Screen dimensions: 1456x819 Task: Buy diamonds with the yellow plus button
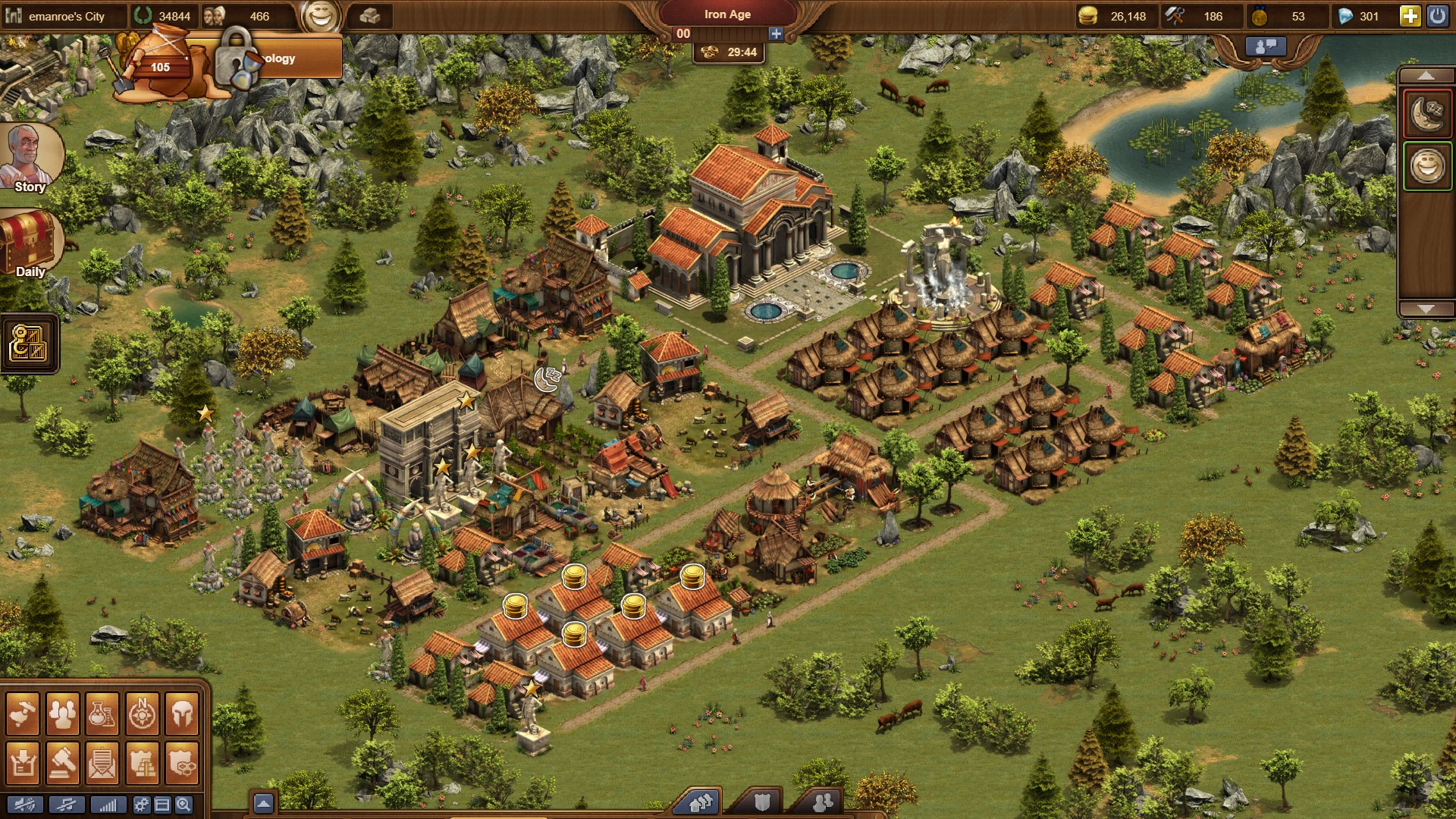[x=1410, y=16]
